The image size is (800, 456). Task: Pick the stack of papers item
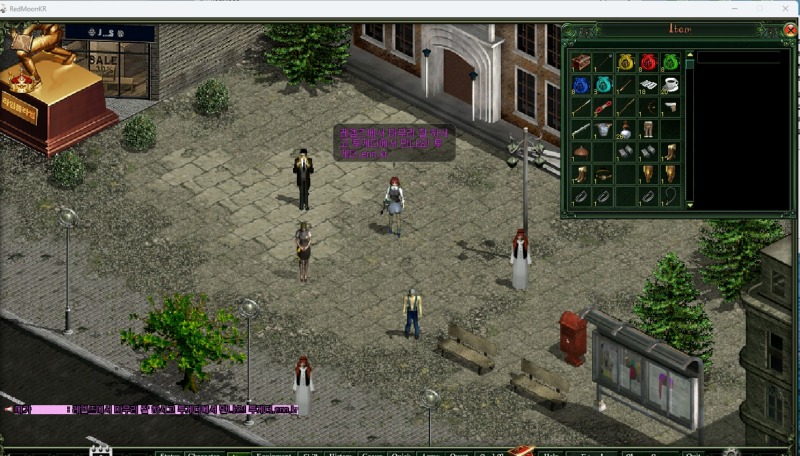648,85
